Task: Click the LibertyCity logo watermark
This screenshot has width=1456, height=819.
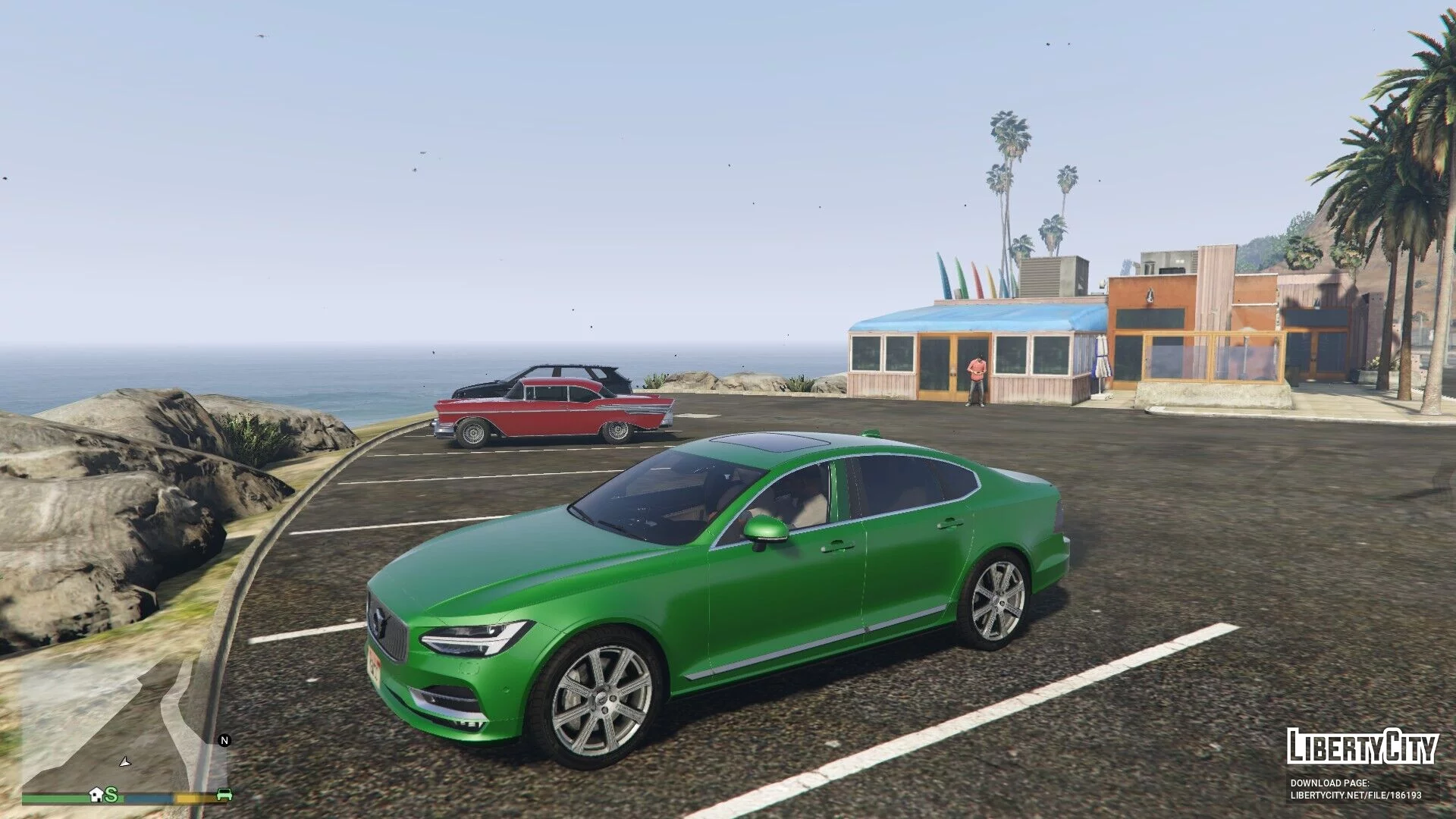Action: (x=1362, y=746)
